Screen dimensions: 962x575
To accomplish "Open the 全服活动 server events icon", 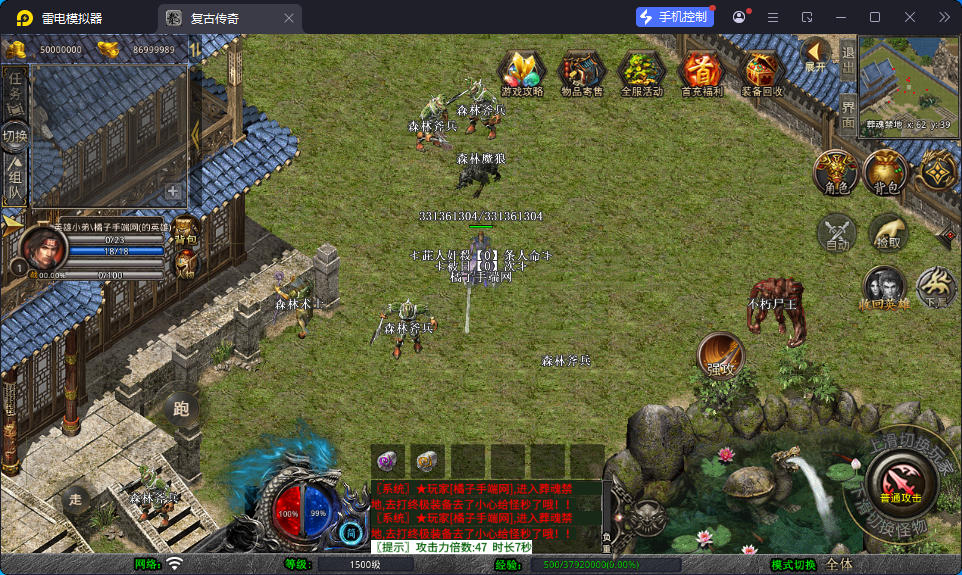I will tap(641, 72).
